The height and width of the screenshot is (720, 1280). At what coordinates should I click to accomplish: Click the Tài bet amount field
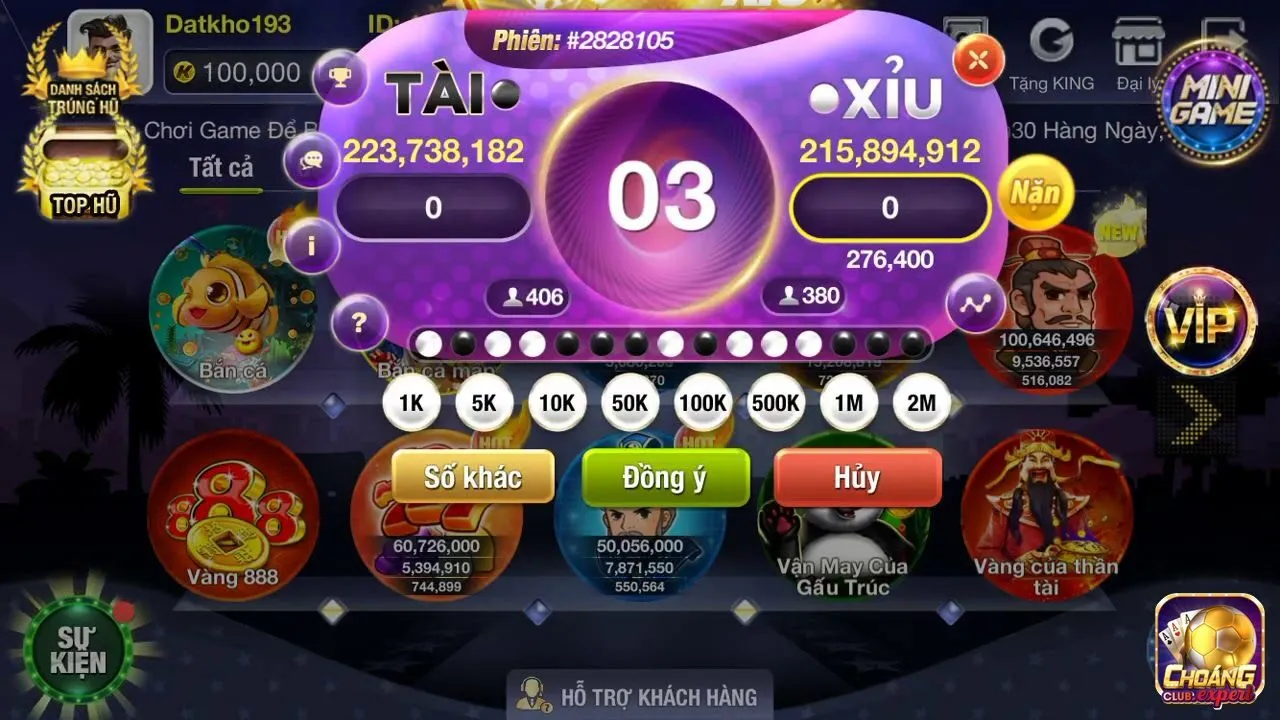(x=433, y=208)
